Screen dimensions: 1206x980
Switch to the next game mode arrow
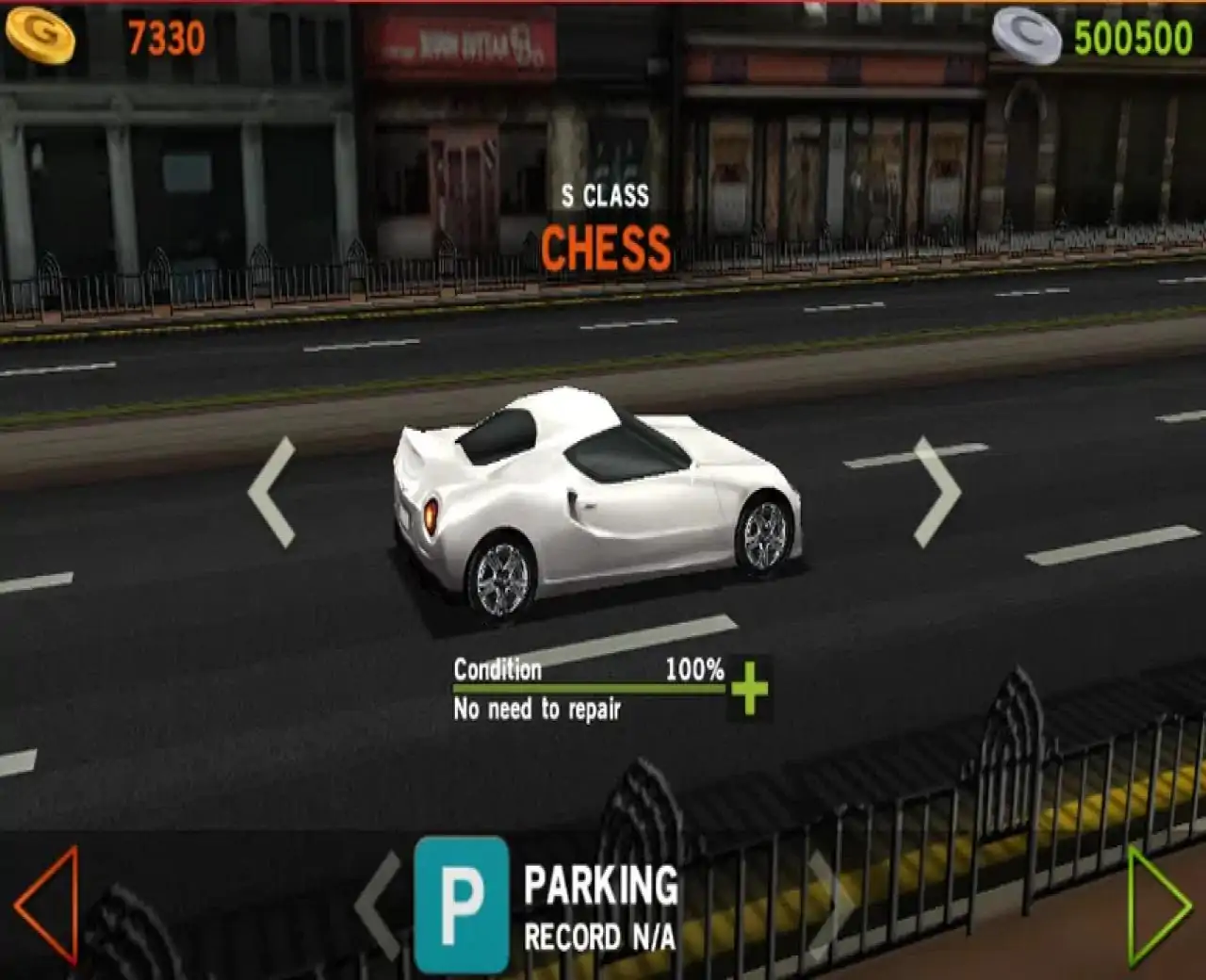click(831, 905)
